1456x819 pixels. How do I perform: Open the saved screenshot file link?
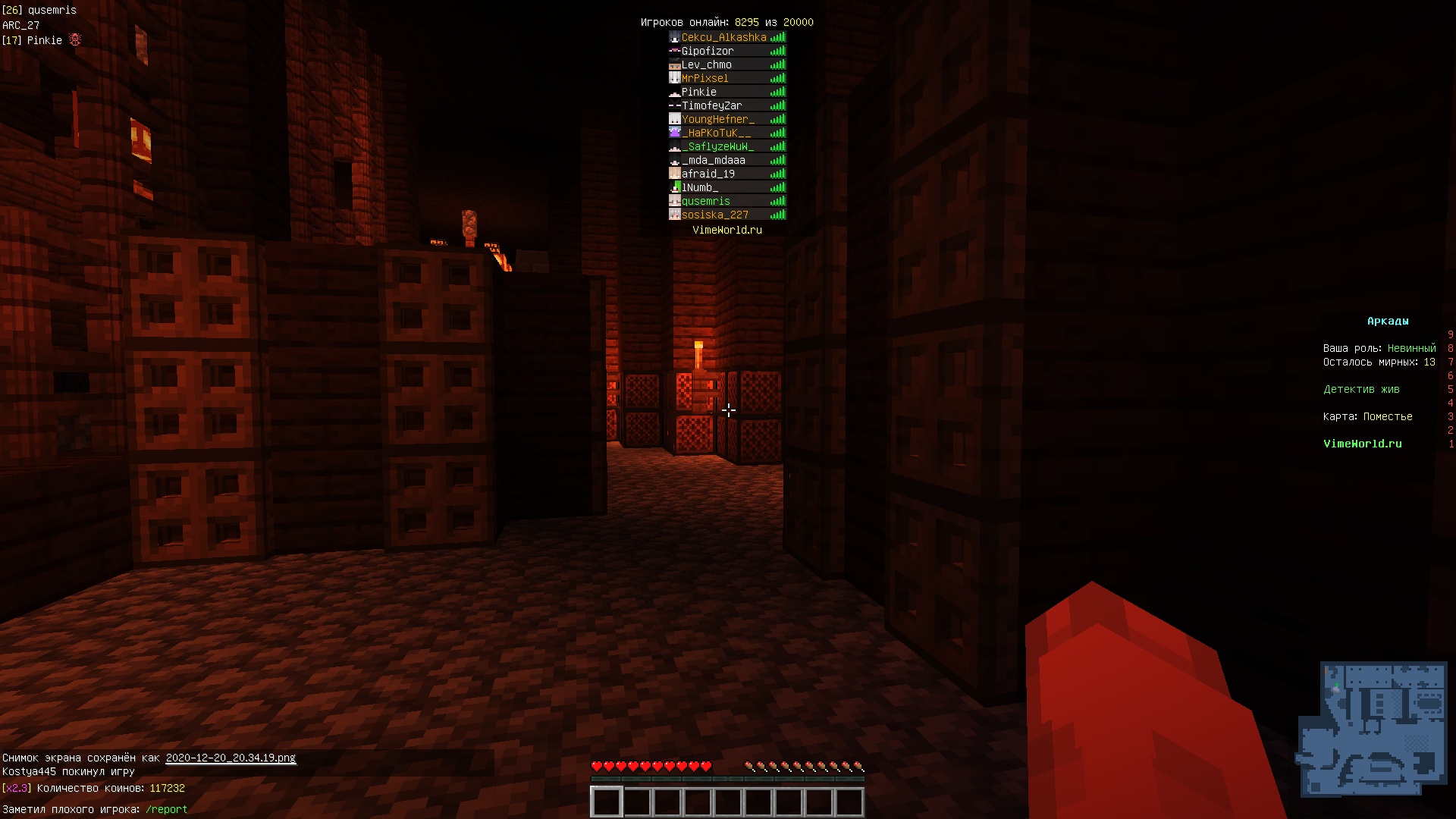coord(231,758)
